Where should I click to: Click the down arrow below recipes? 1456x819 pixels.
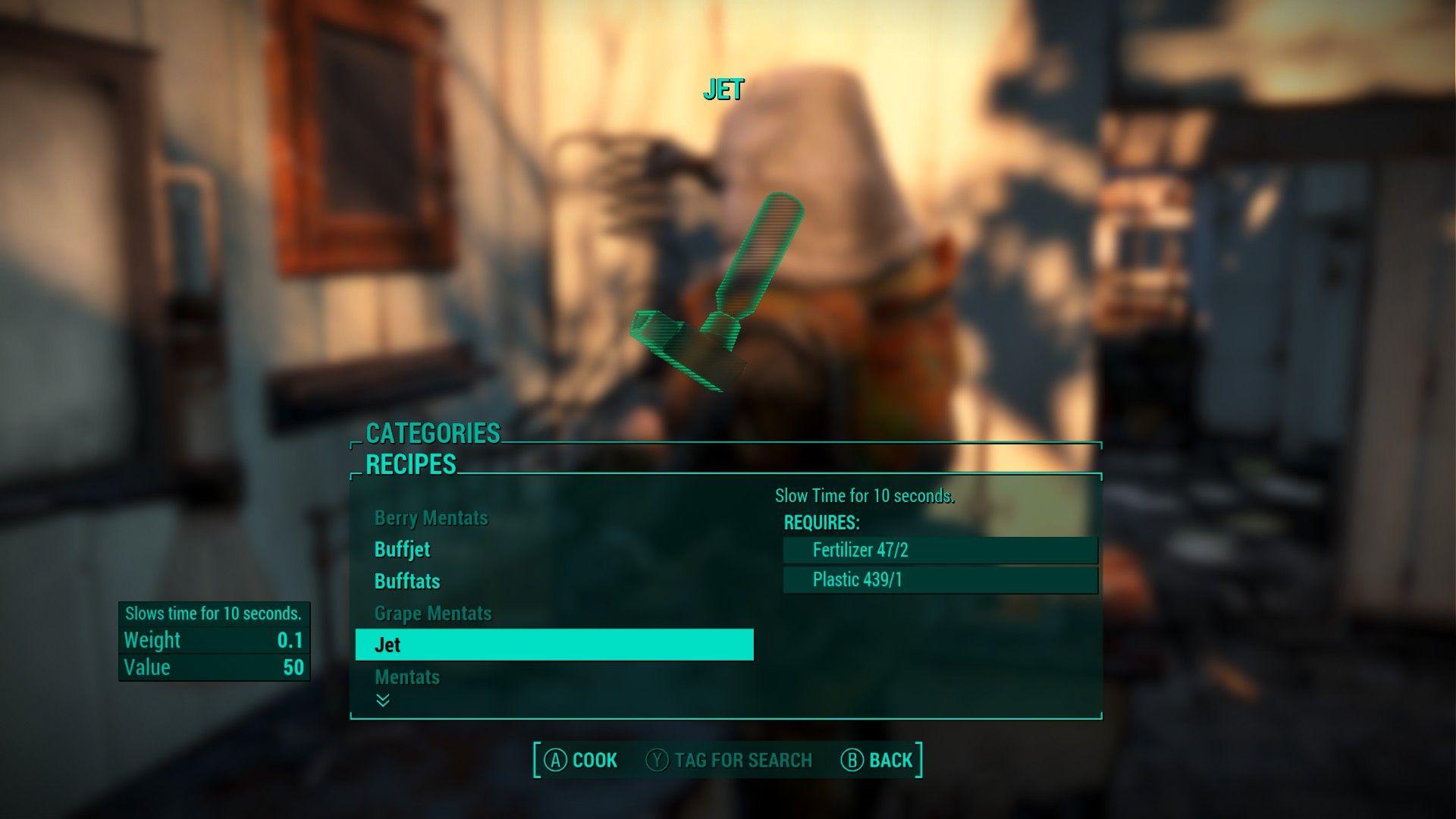point(383,700)
